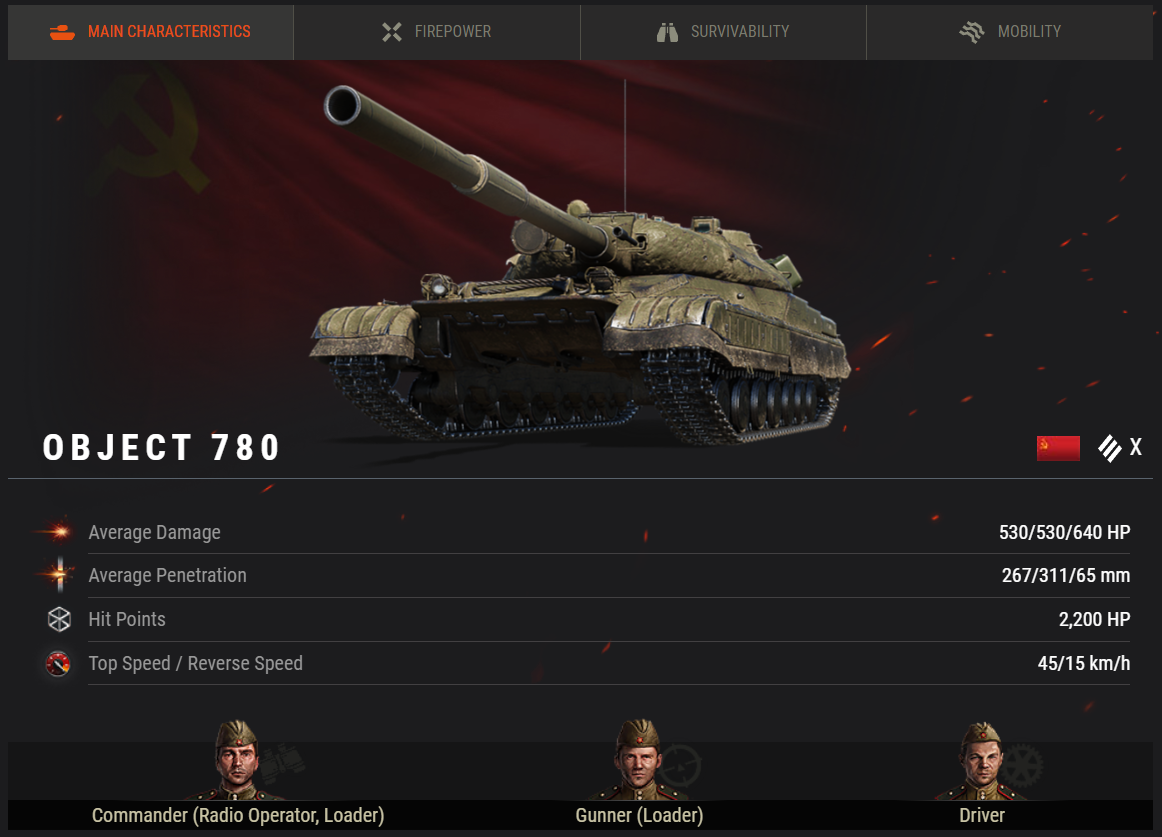Switch to the Main Characteristics tab

(150, 32)
